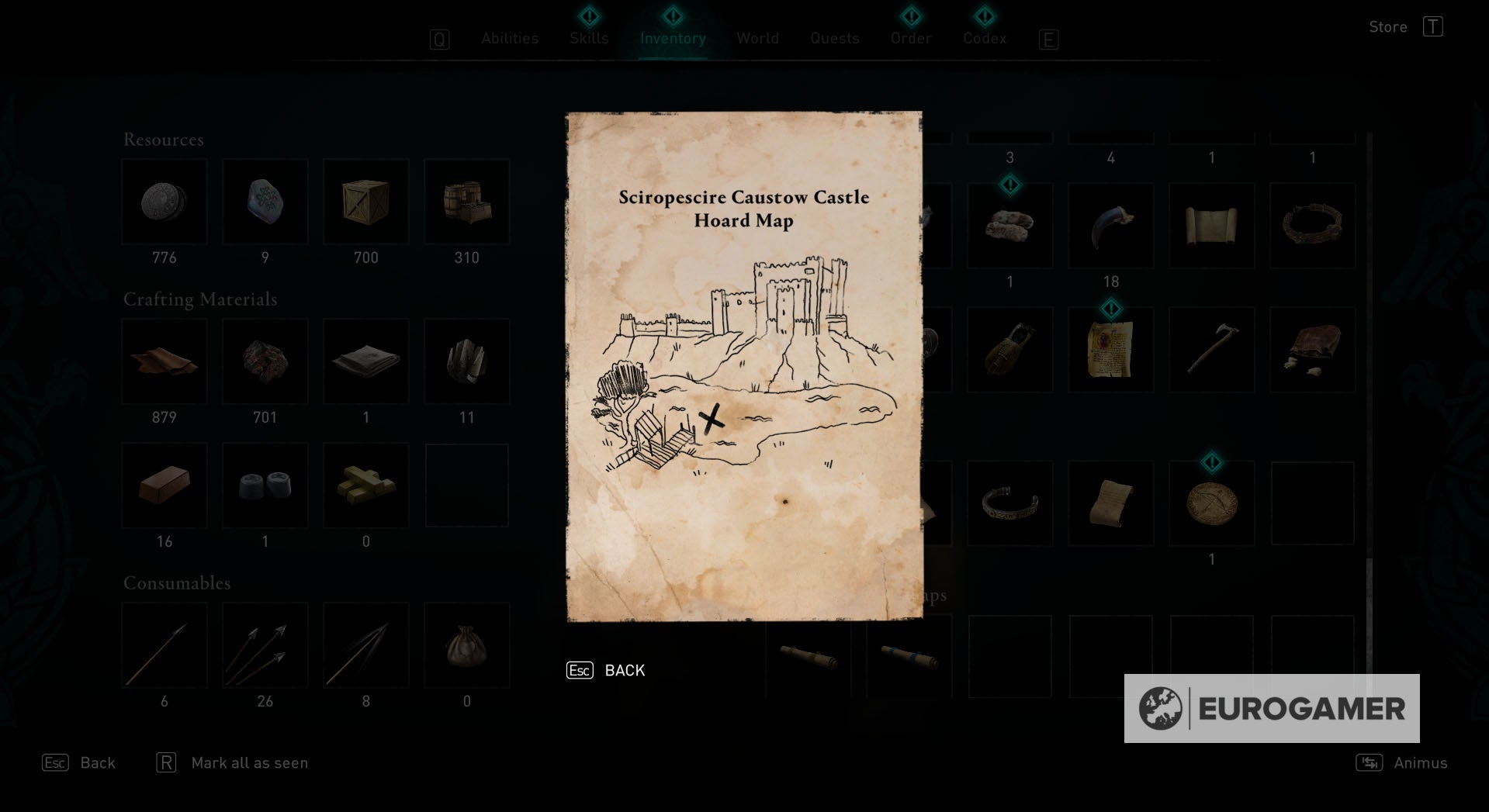The height and width of the screenshot is (812, 1489).
Task: Switch to the Skills tab
Action: pos(588,38)
